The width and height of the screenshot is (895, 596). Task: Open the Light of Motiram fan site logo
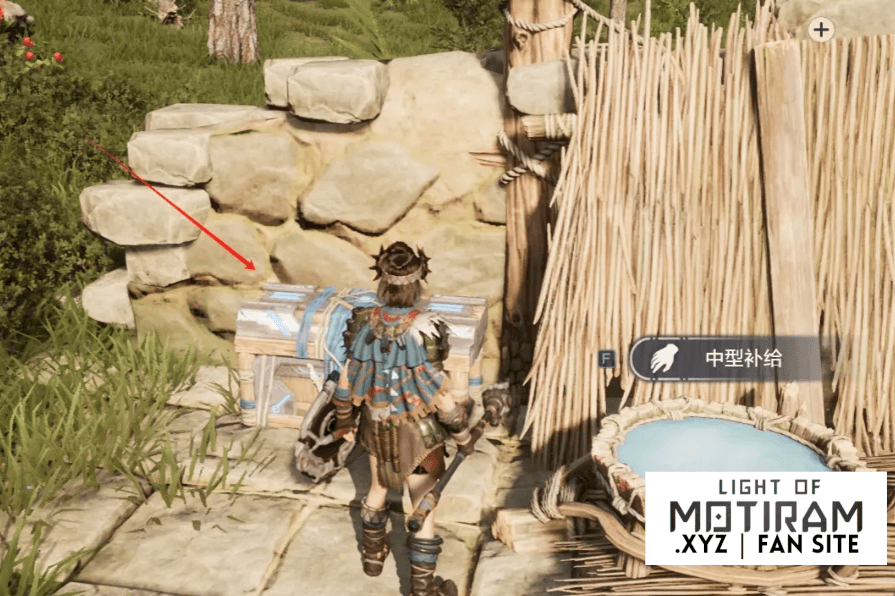765,517
